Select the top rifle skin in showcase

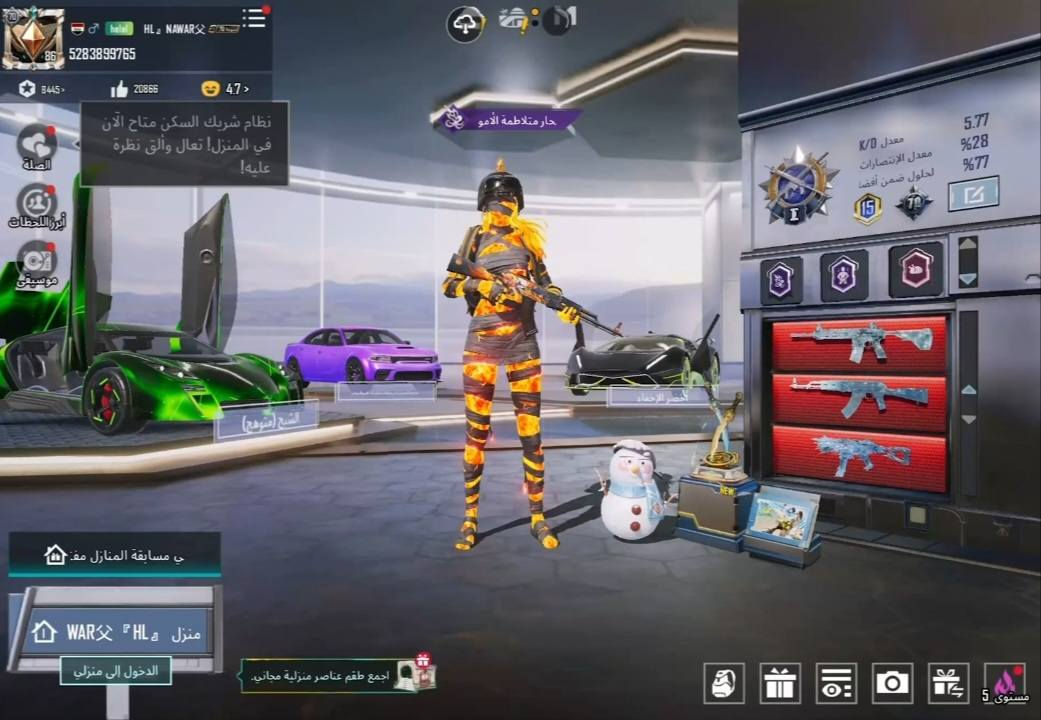tap(859, 343)
